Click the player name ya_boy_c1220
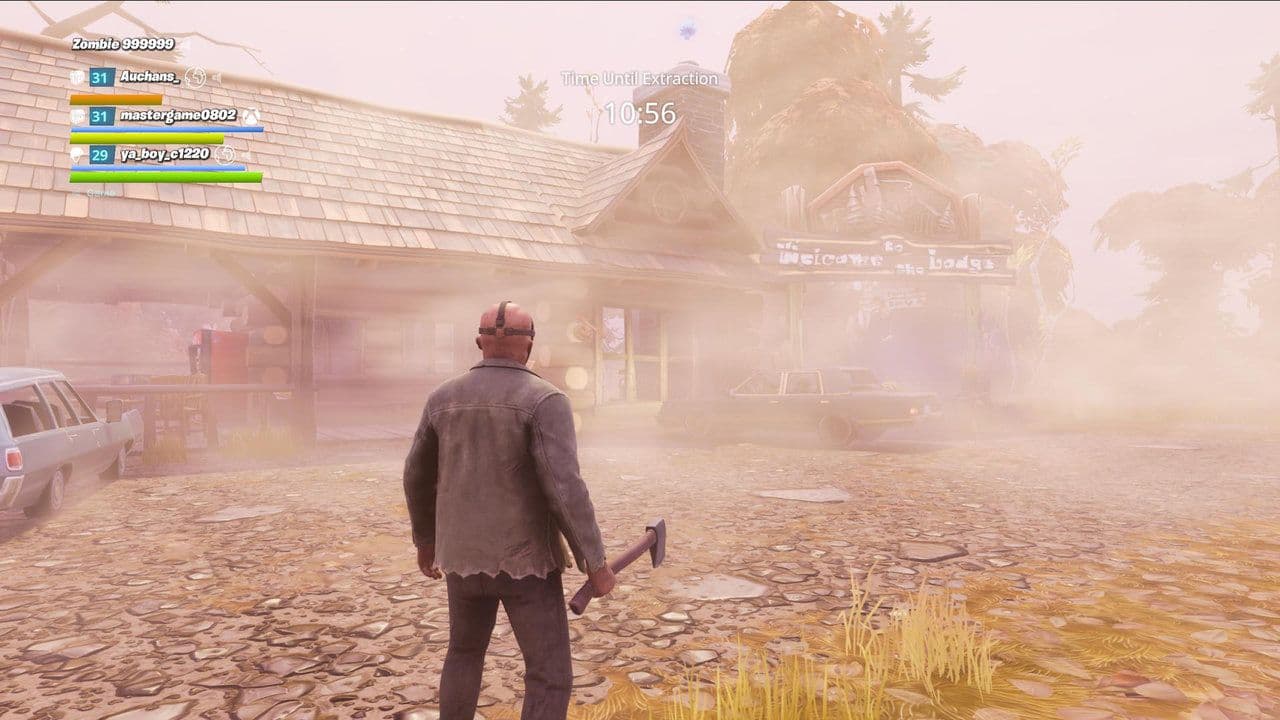Viewport: 1280px width, 720px height. 164,153
